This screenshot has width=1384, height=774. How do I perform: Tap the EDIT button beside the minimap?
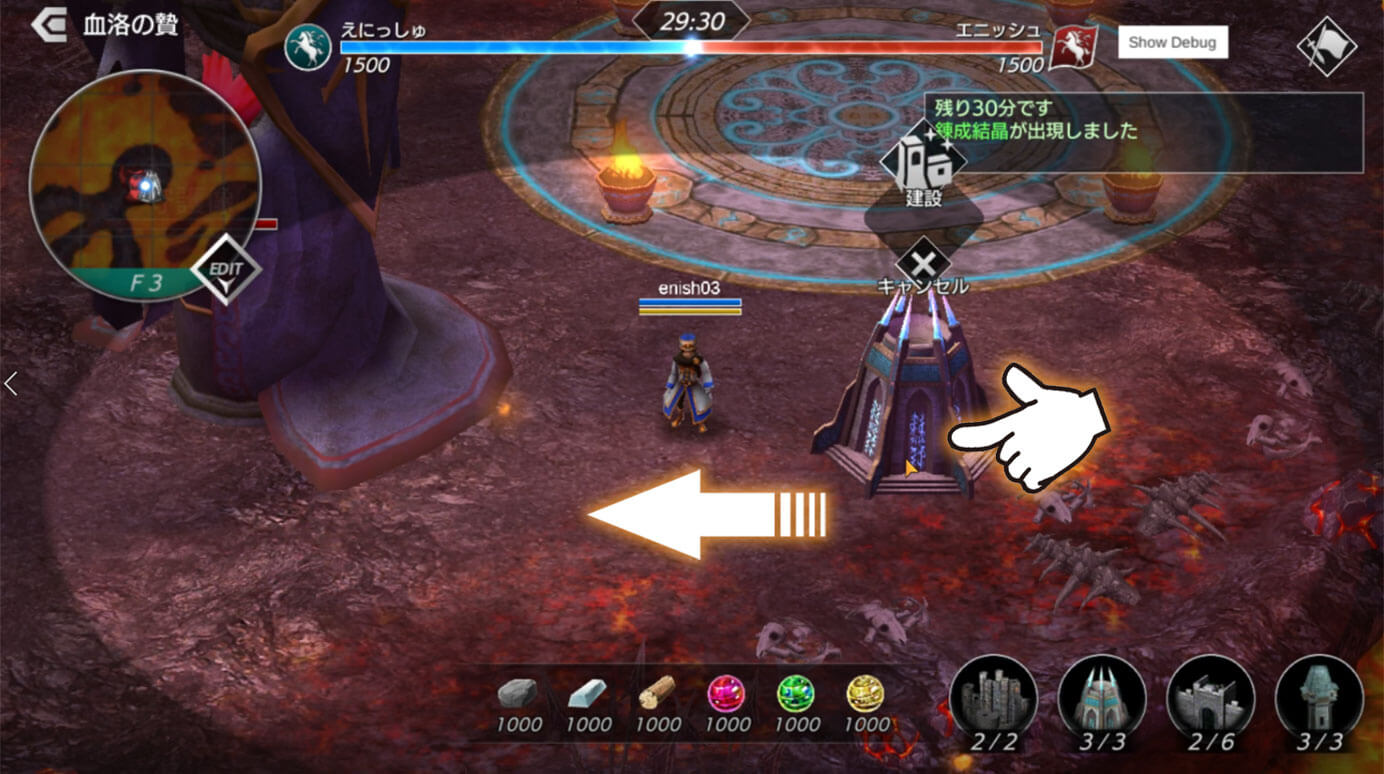tap(226, 270)
